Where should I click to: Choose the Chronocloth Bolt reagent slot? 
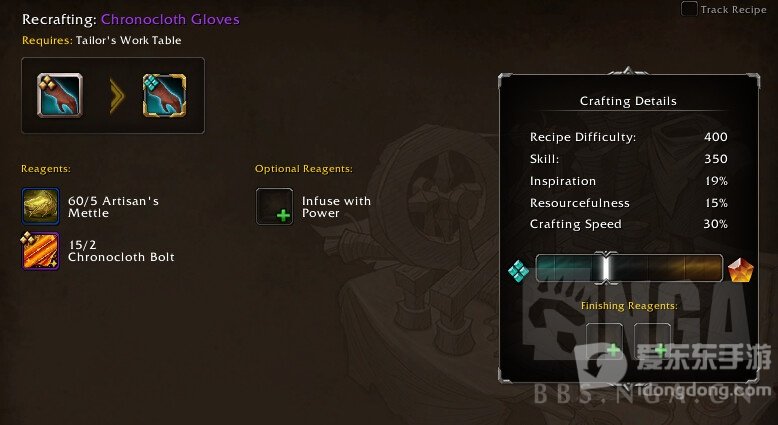pos(41,250)
